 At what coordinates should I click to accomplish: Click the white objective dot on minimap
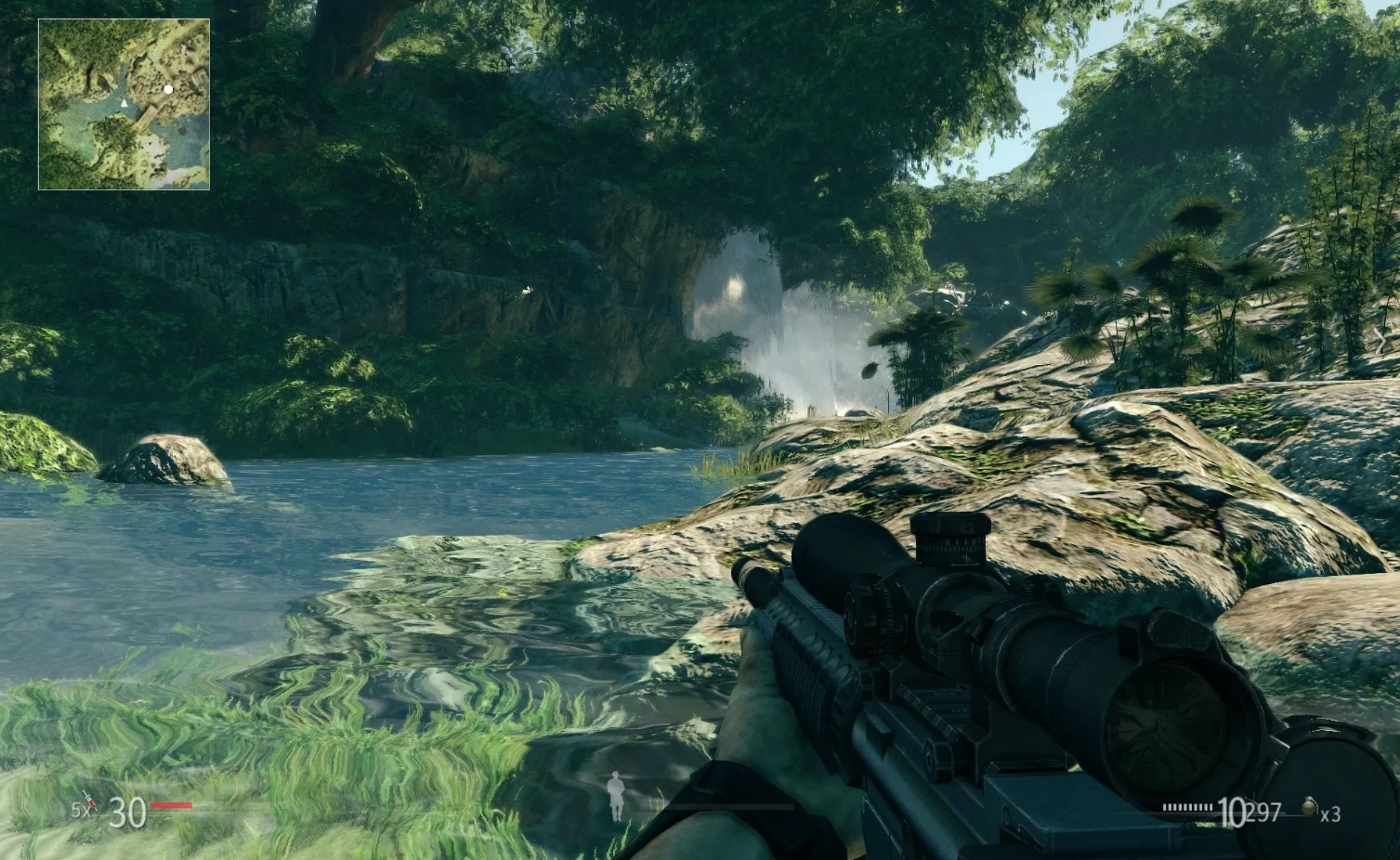coord(168,89)
